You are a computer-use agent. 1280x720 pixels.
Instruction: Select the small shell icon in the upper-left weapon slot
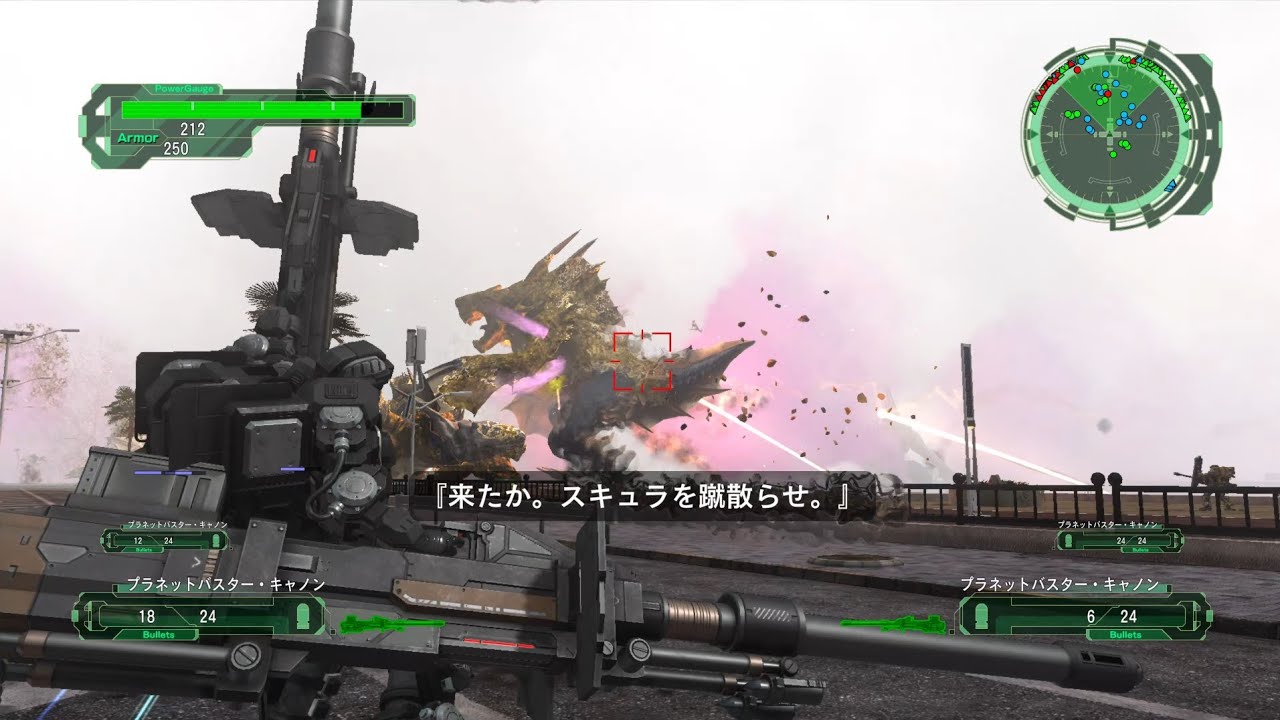coord(215,541)
